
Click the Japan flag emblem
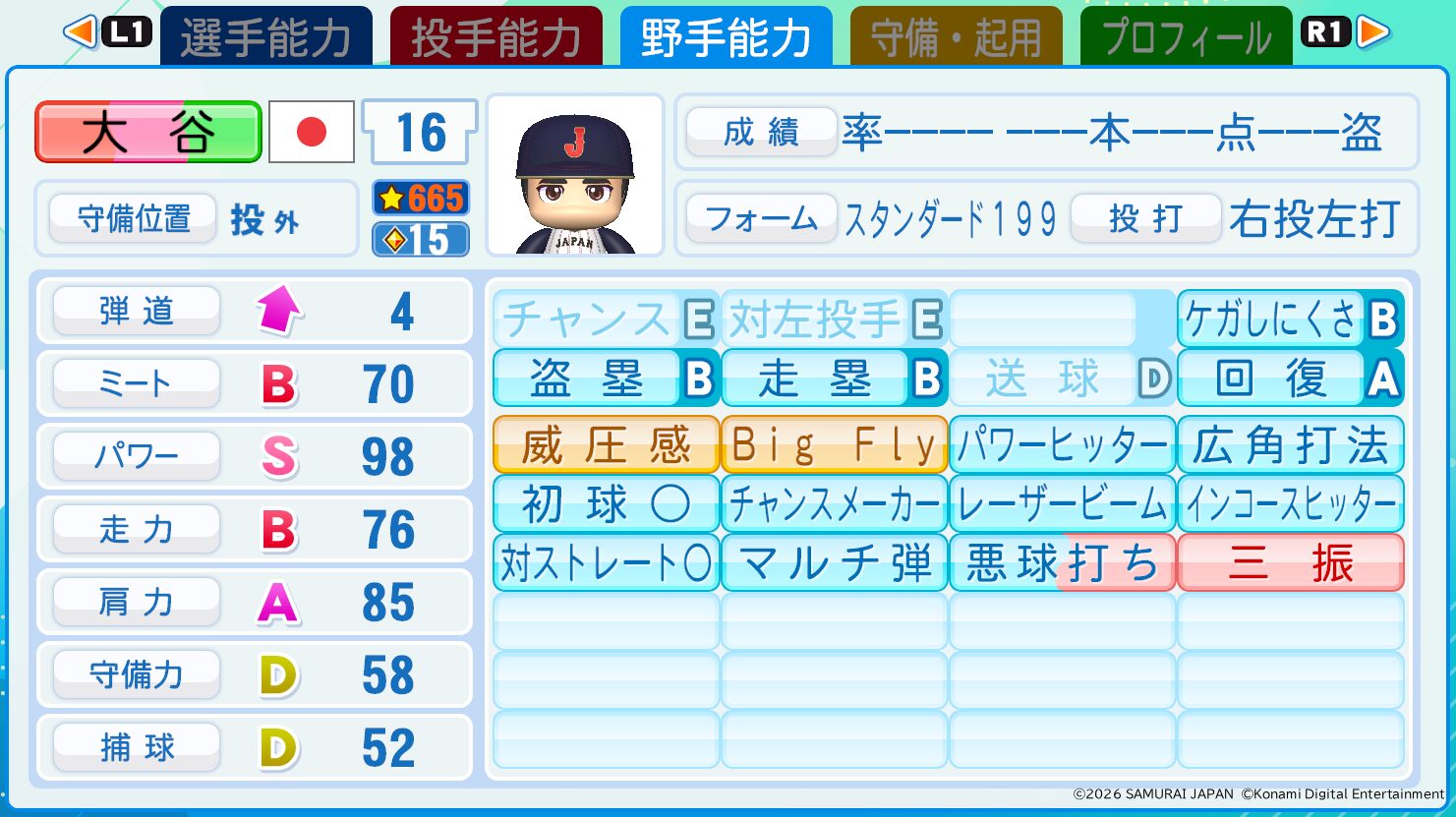[310, 131]
